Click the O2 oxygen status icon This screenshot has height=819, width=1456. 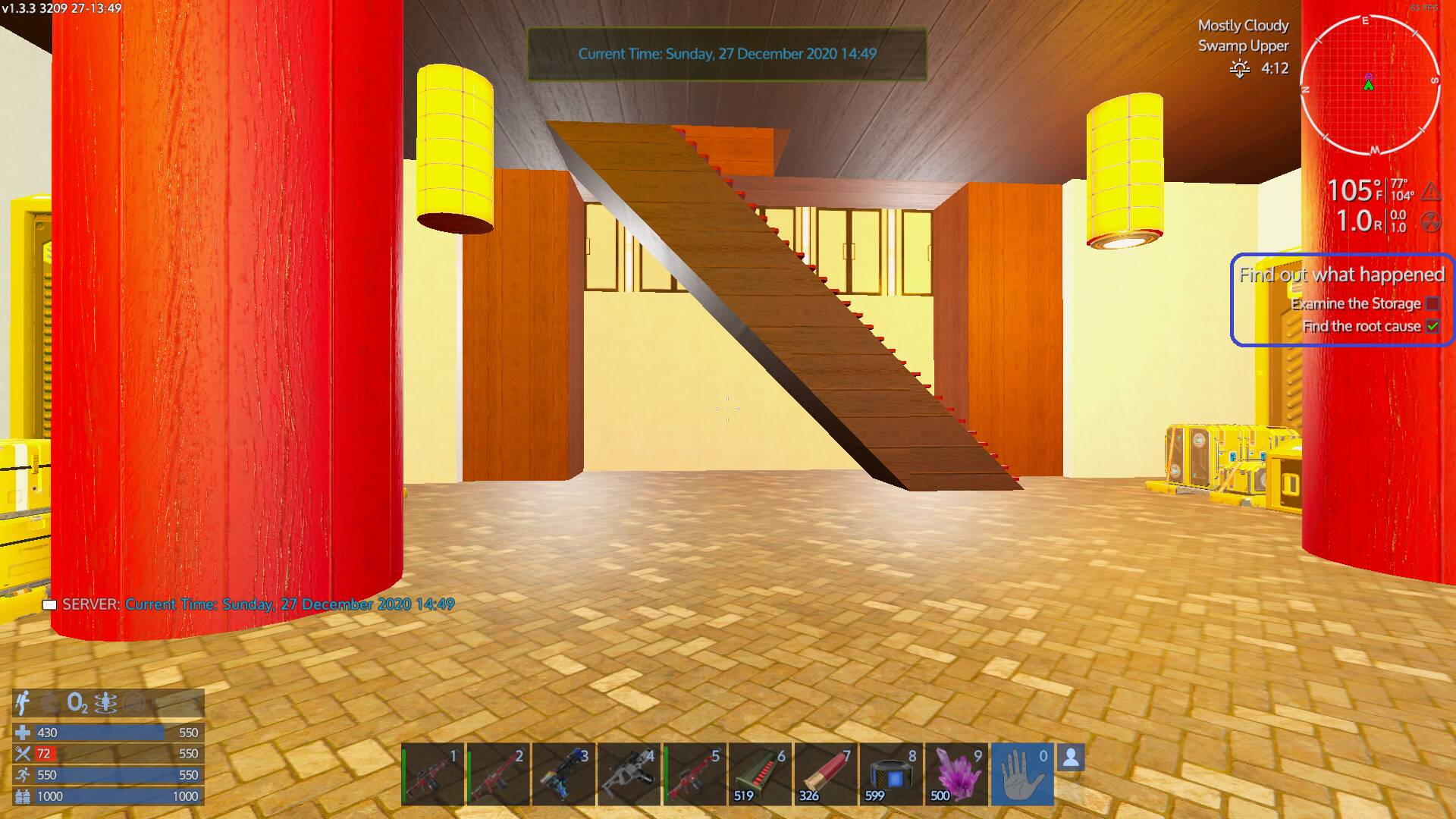point(77,703)
